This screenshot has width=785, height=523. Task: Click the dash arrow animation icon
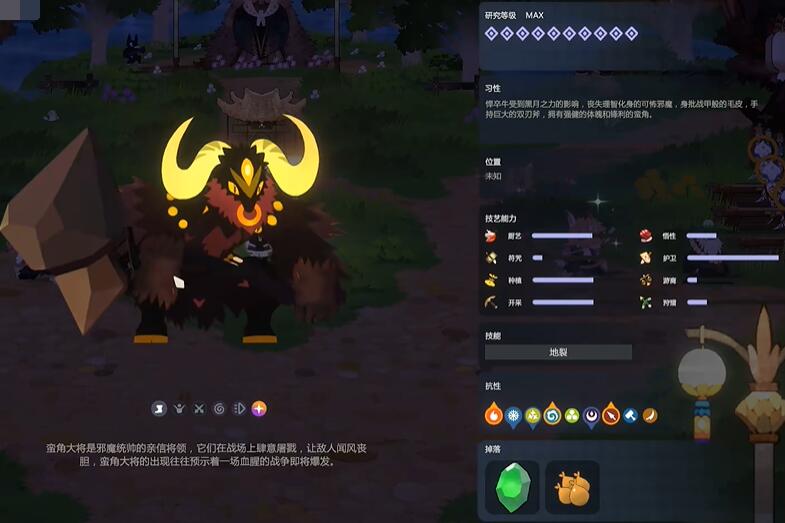[x=239, y=408]
